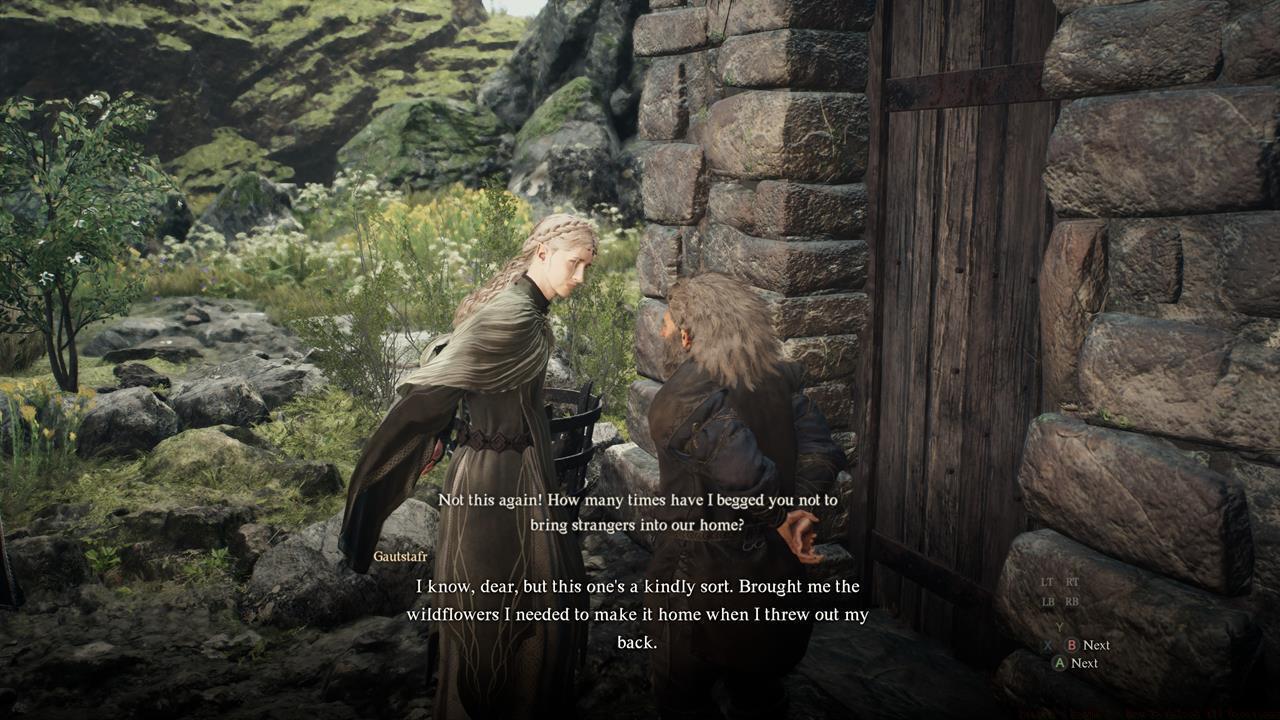
Task: Select the X button glyph
Action: coord(1047,645)
